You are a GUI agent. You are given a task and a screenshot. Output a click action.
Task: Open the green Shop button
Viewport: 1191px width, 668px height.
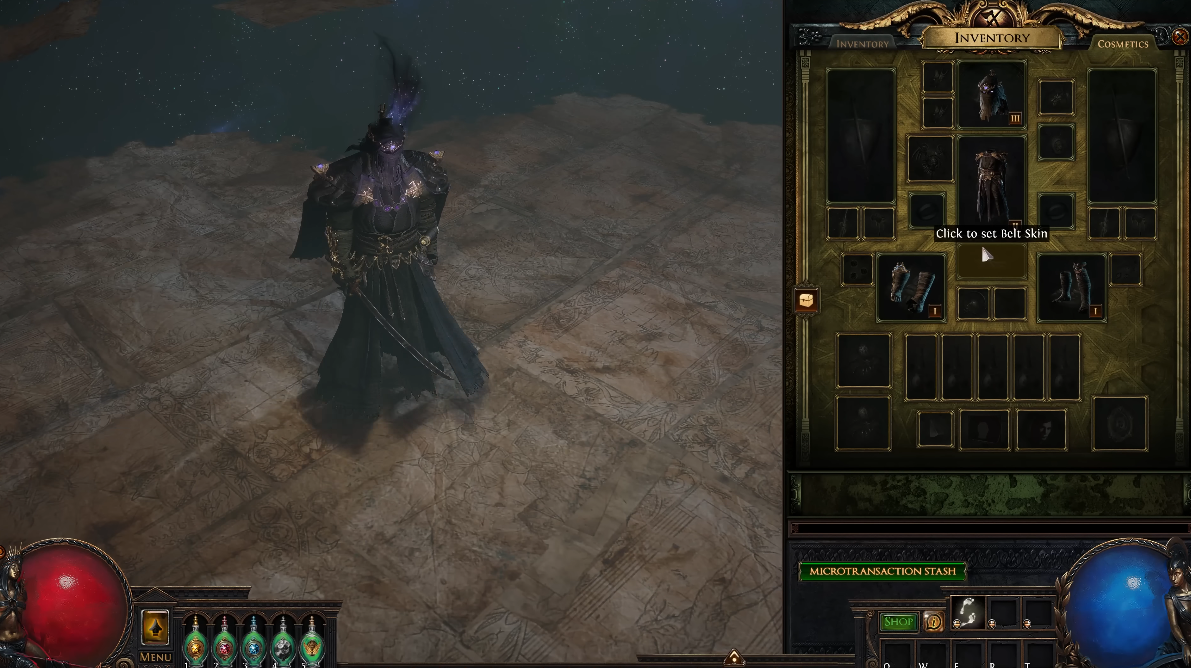(x=898, y=622)
